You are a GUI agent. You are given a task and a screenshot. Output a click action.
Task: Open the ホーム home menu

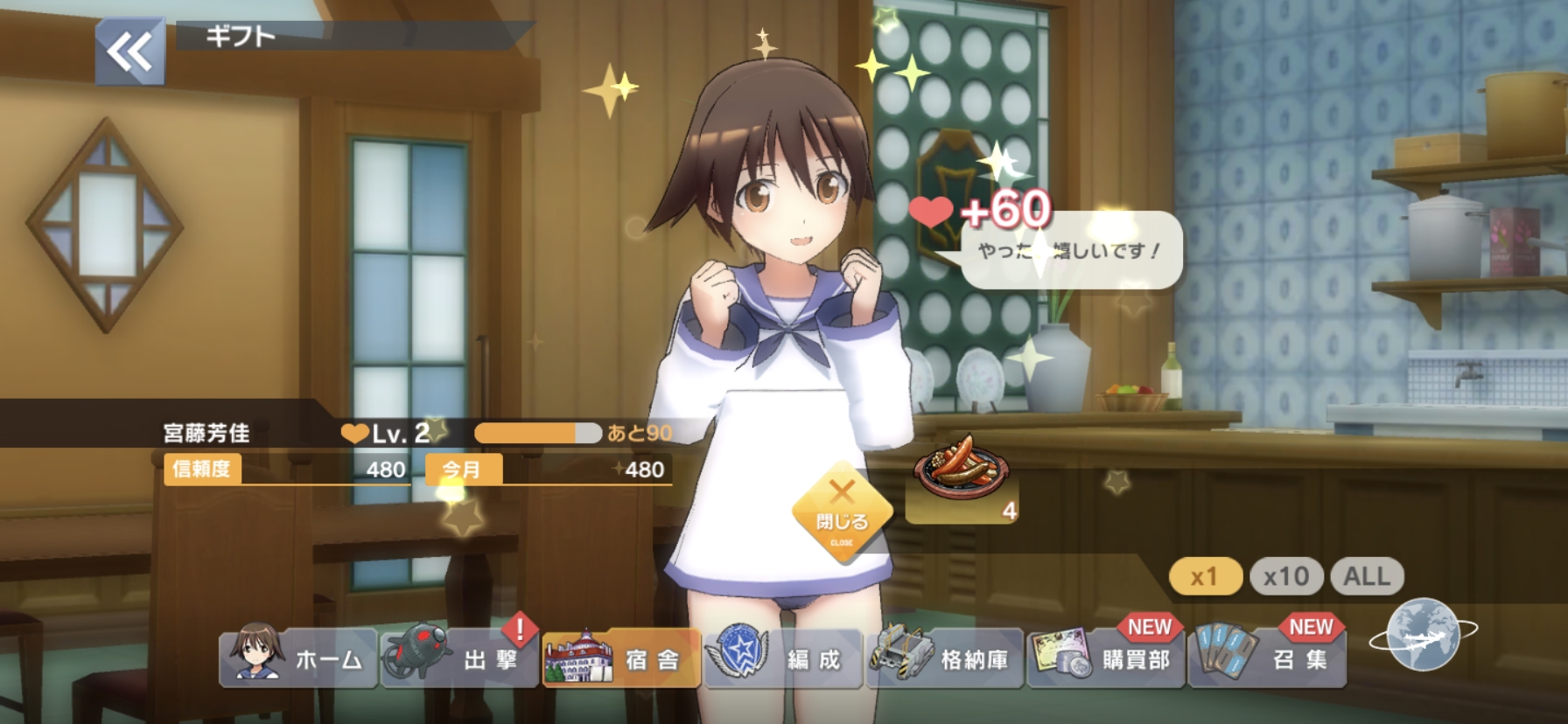[299, 659]
